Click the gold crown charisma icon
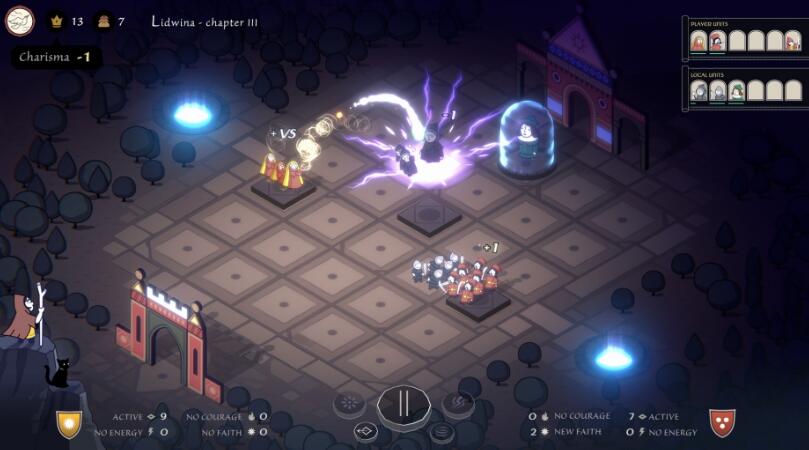The height and width of the screenshot is (450, 809). (x=56, y=21)
